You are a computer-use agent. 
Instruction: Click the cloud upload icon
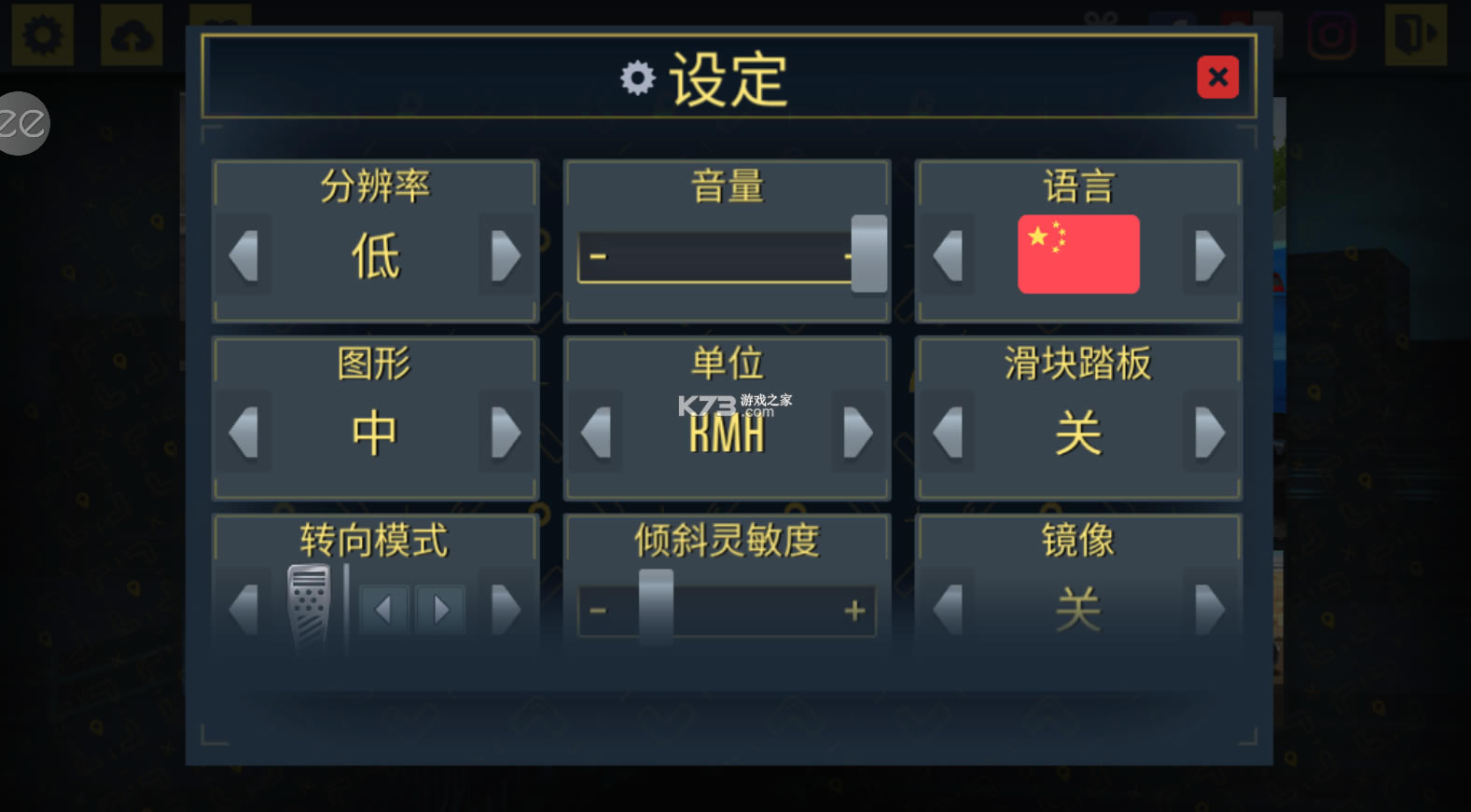(x=131, y=34)
